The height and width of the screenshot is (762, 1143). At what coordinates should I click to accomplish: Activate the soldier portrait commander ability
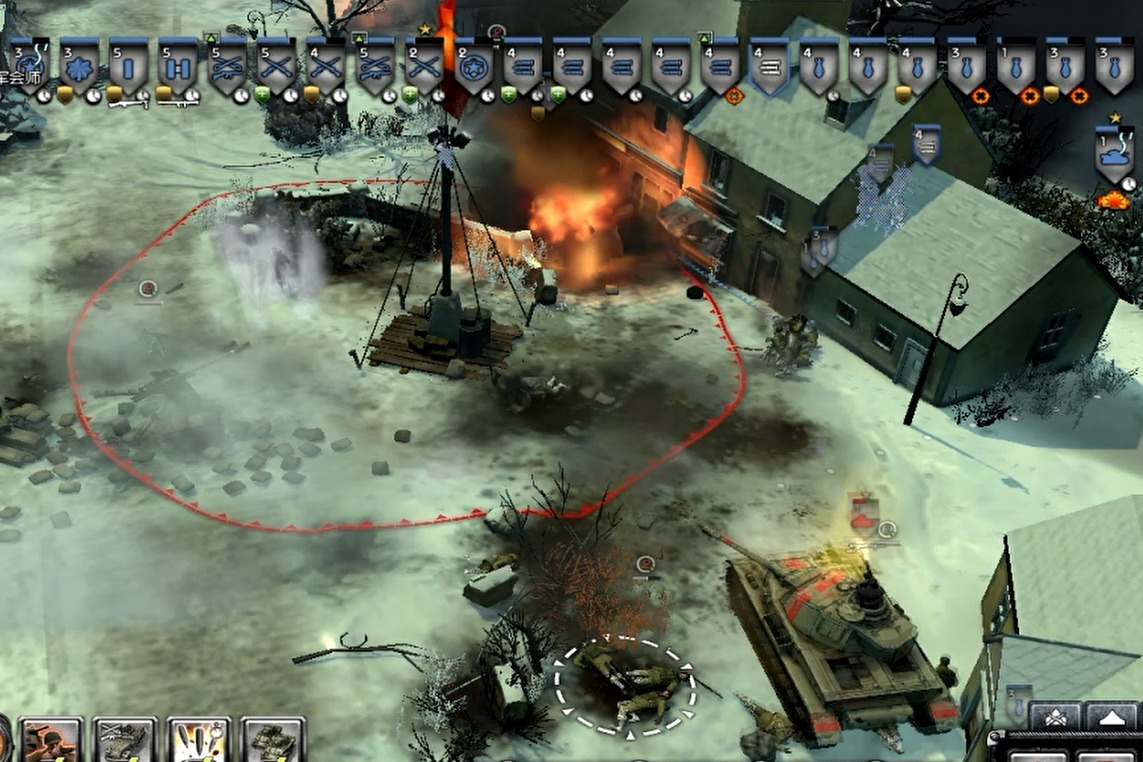point(51,741)
